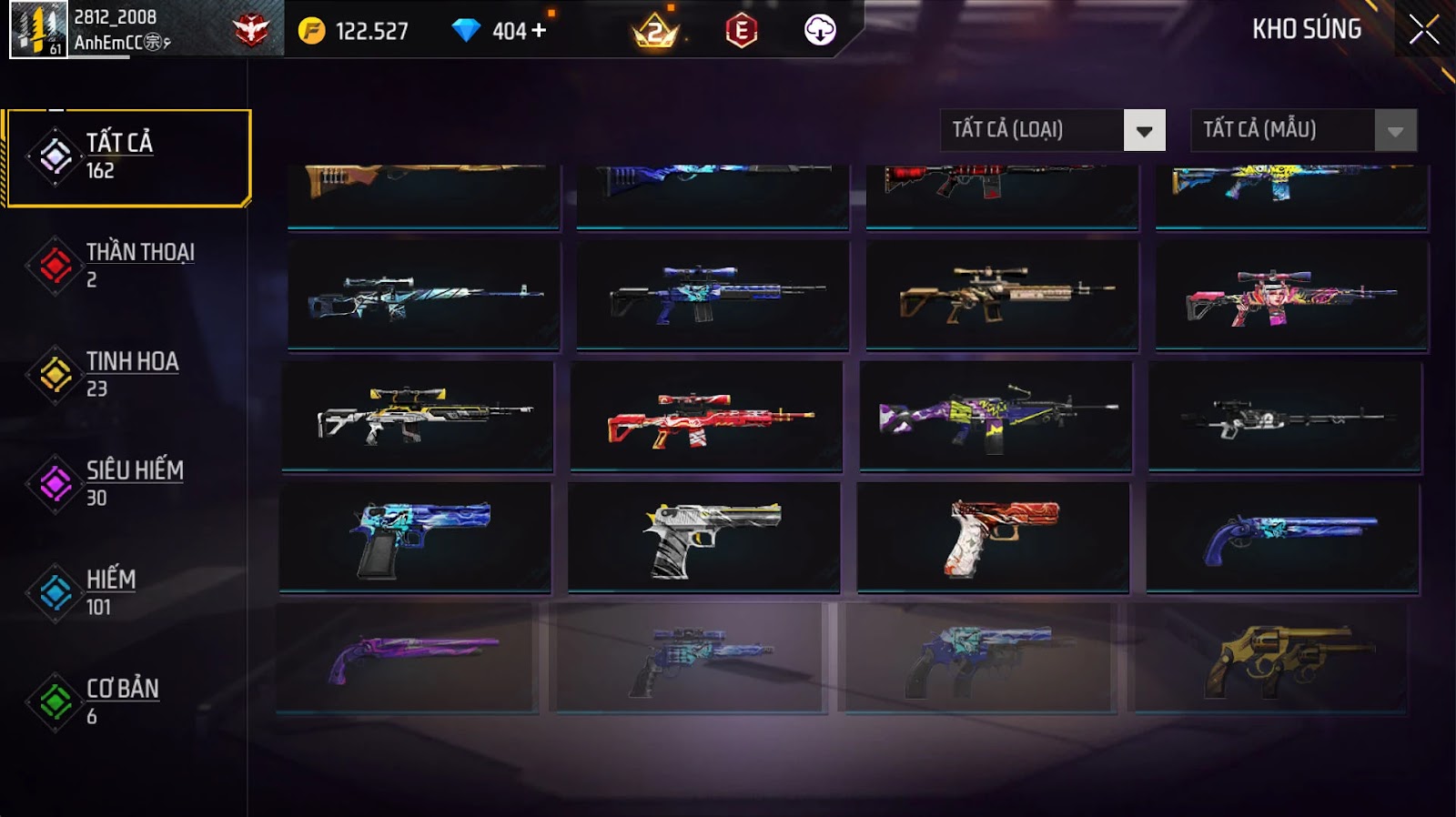Open the Tất Cả (Mẫu) dropdown
The height and width of the screenshot is (817, 1456).
click(1303, 130)
